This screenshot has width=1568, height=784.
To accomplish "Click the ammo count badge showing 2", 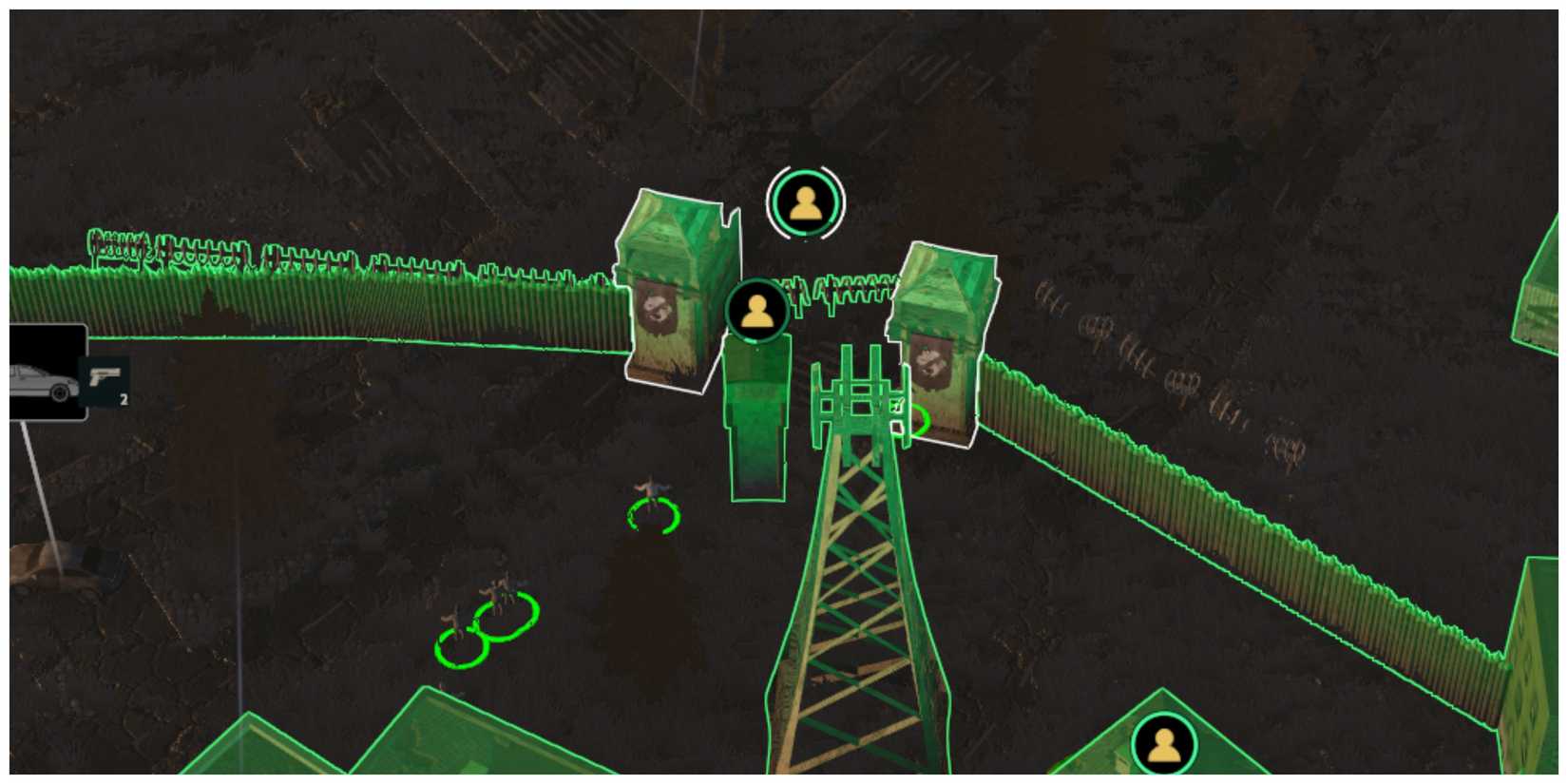I will click(124, 400).
